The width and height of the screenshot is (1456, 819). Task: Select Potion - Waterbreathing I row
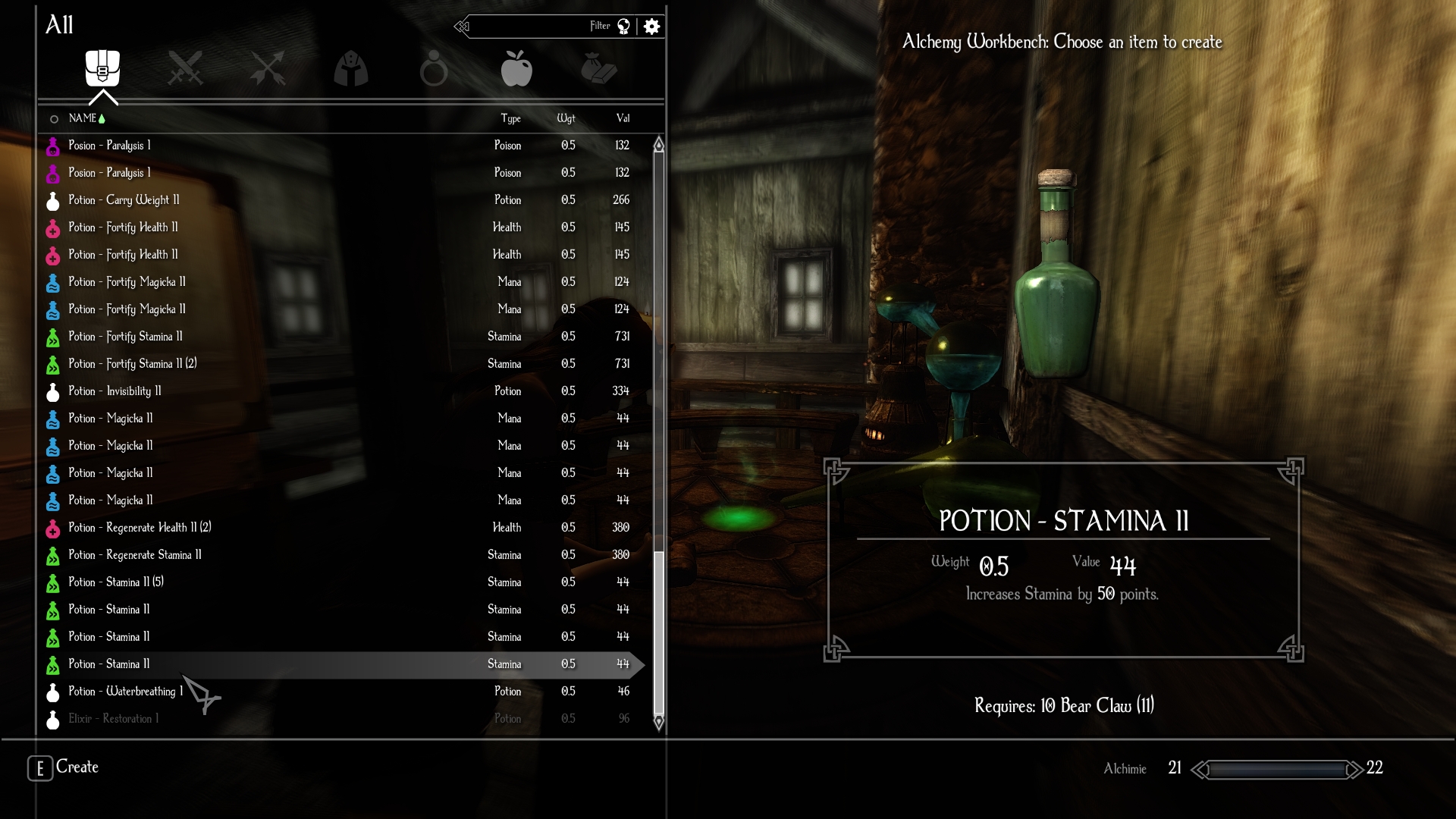(126, 692)
